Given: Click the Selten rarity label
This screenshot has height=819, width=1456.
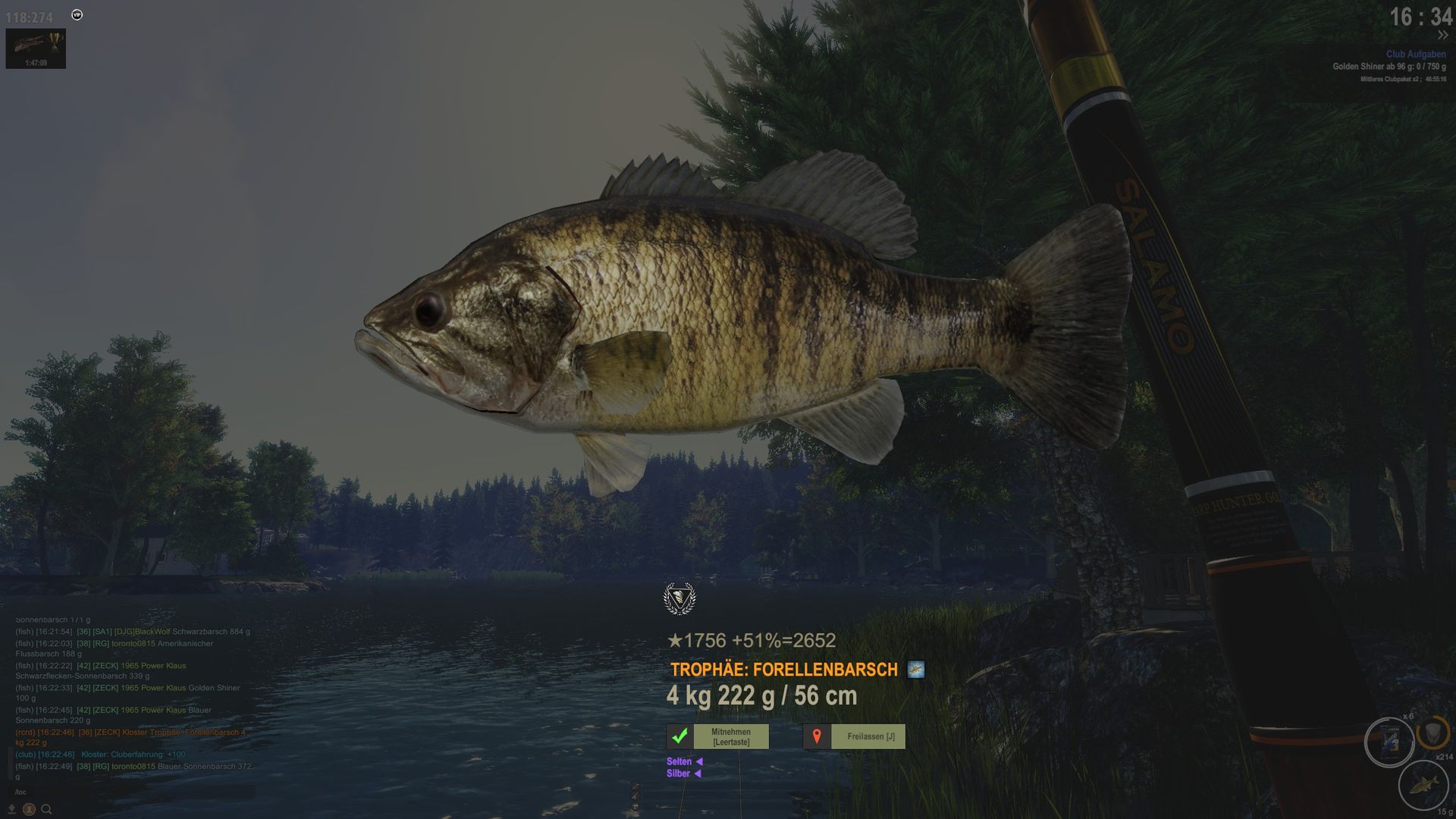Looking at the screenshot, I should coord(679,761).
